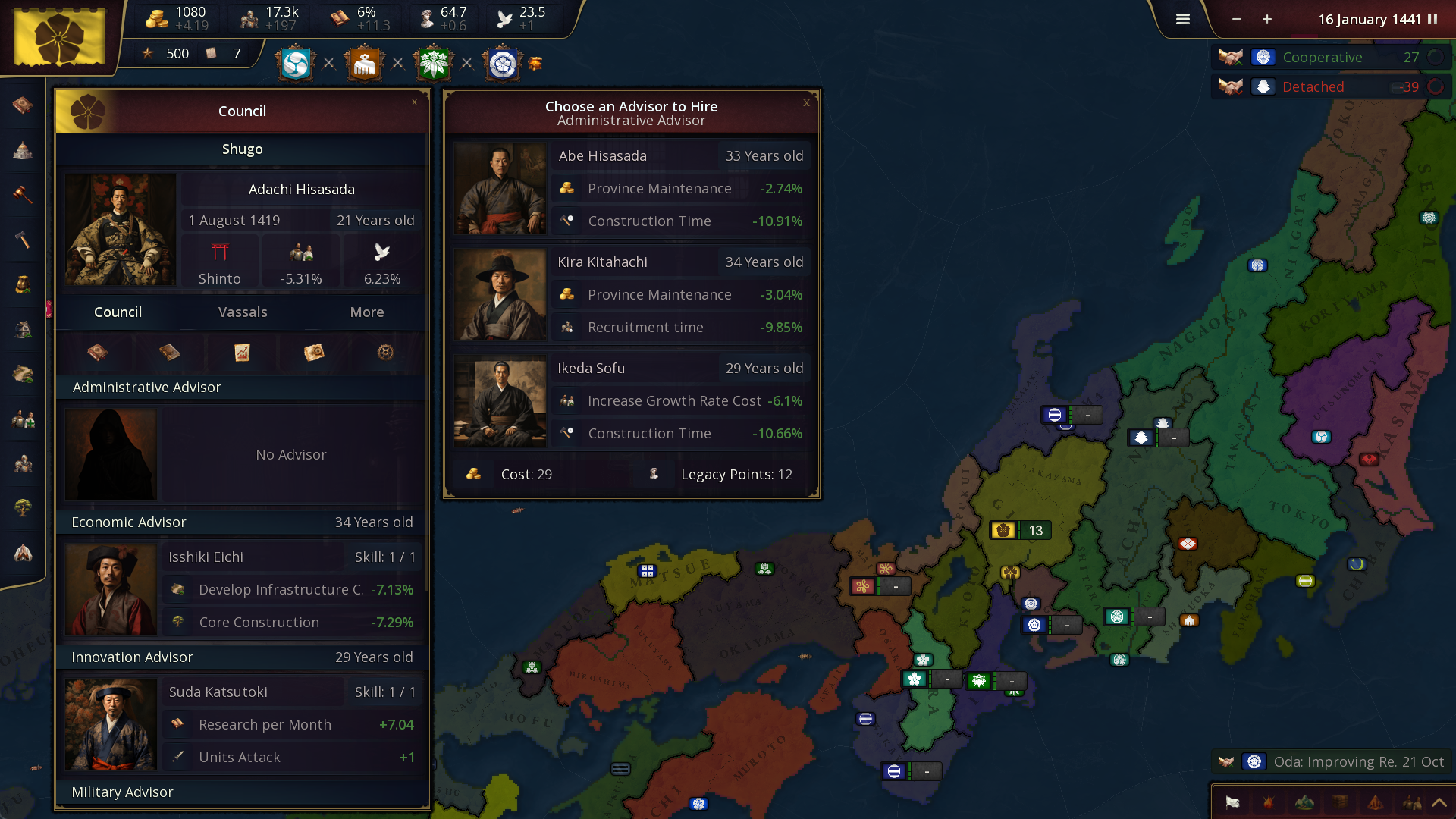This screenshot has height=819, width=1456.
Task: Open the axe military icon on sidebar
Action: tap(23, 240)
